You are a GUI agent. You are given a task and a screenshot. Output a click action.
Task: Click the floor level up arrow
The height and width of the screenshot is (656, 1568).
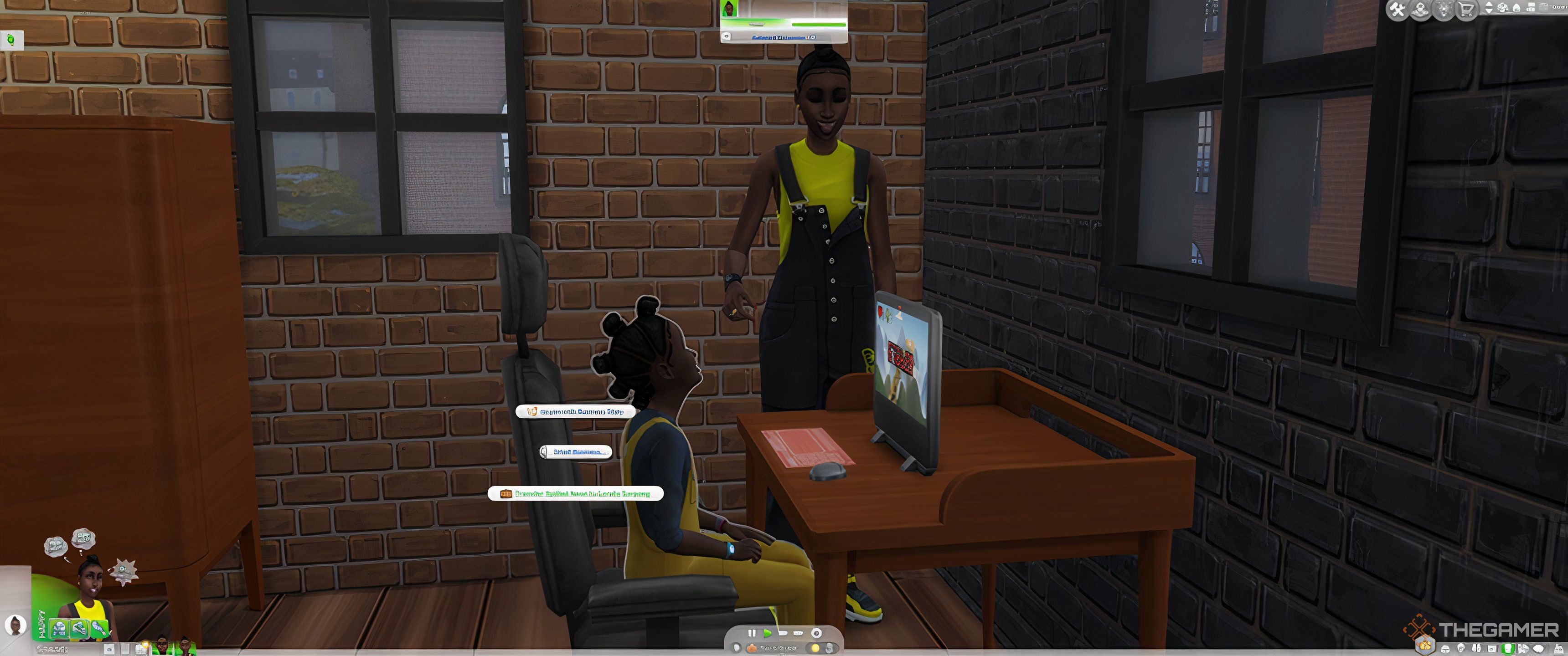pos(1489,4)
